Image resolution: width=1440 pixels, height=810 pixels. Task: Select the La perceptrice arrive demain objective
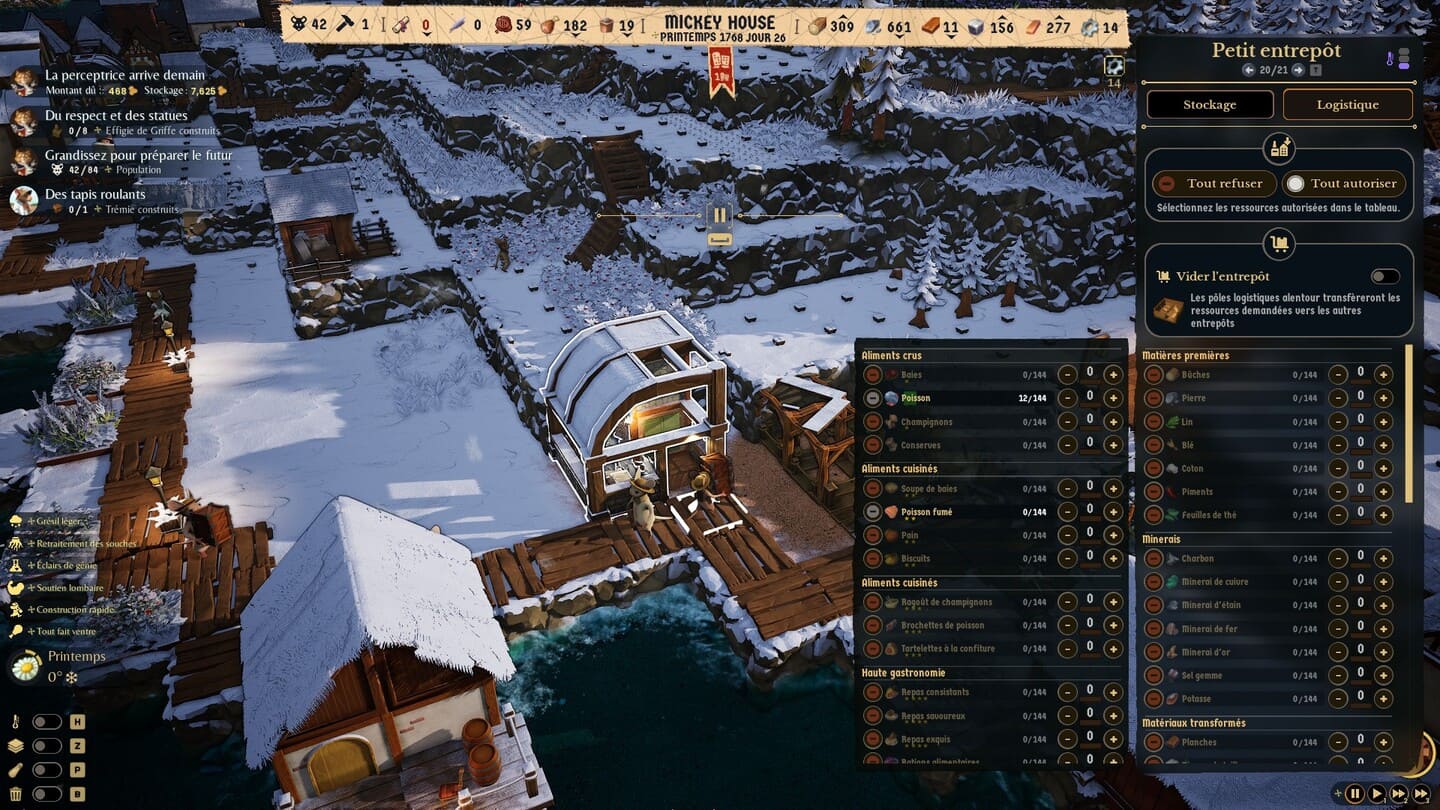(x=124, y=75)
